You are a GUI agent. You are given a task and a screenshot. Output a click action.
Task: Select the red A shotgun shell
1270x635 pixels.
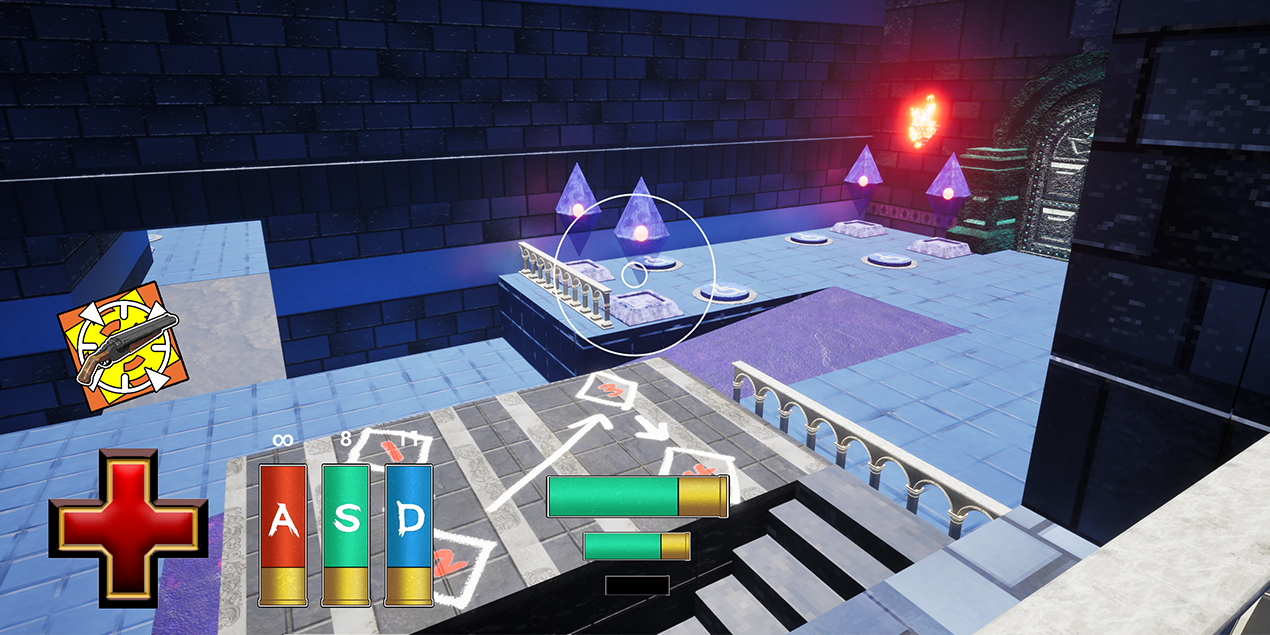(283, 534)
